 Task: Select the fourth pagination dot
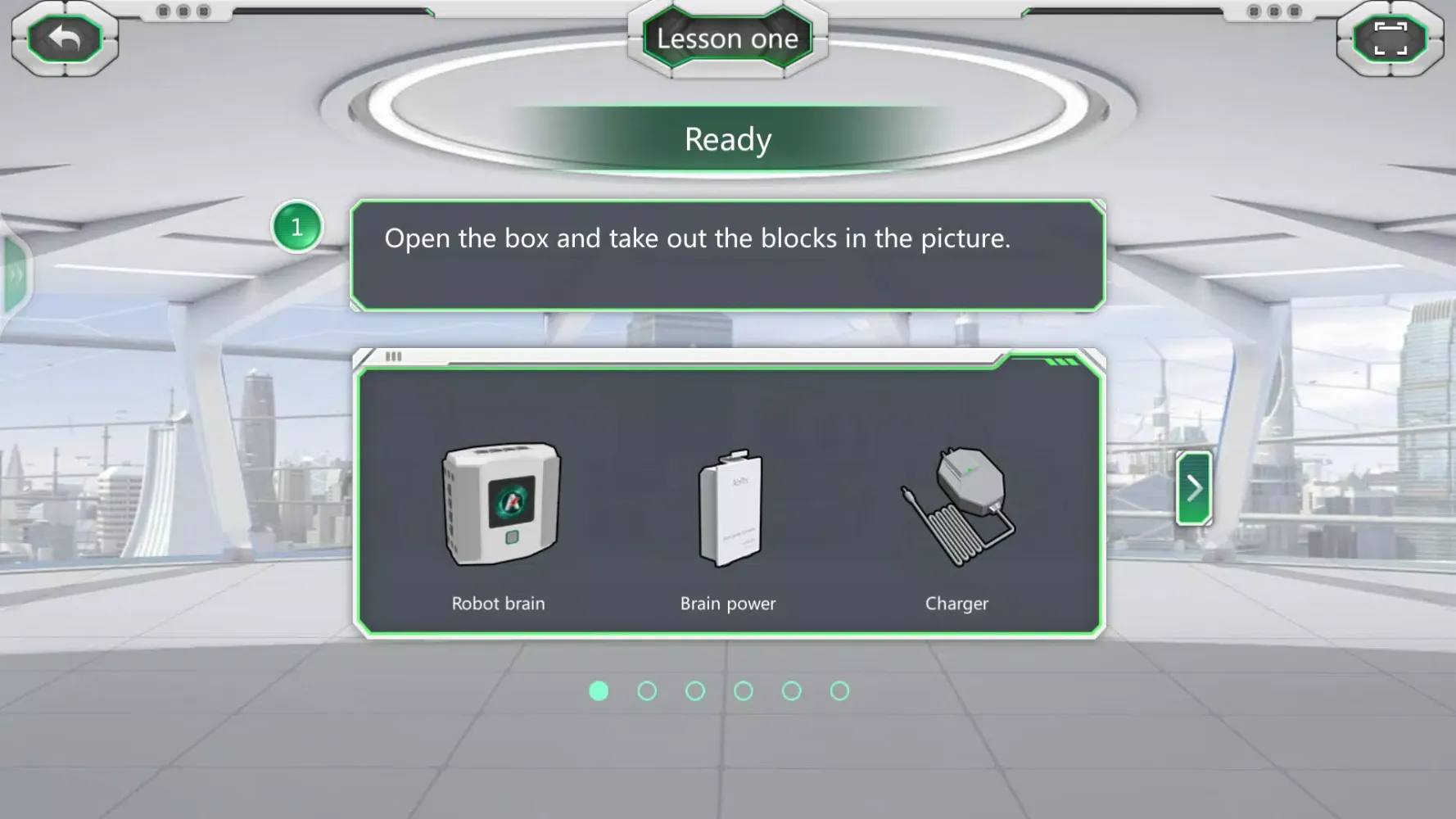744,690
